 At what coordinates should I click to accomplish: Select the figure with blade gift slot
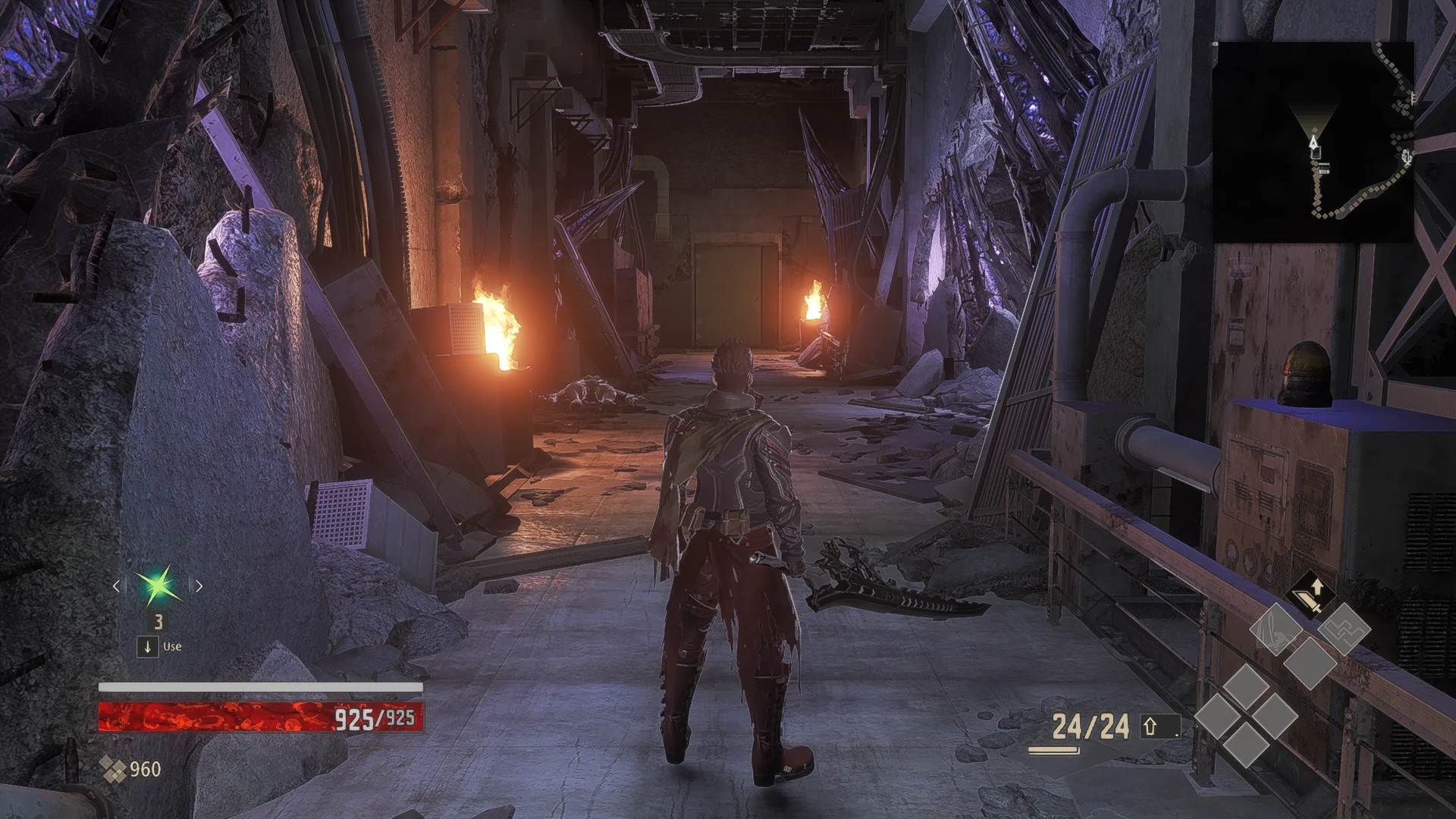pyautogui.click(x=1276, y=629)
